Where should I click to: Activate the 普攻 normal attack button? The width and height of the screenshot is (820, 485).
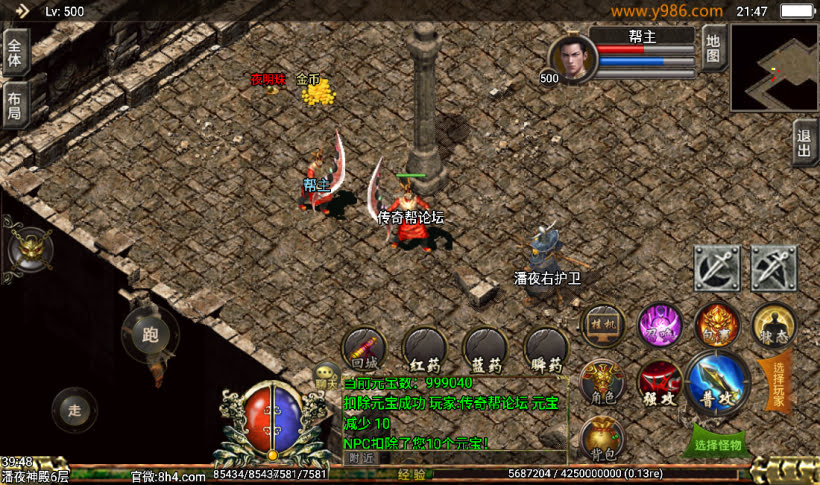[717, 383]
